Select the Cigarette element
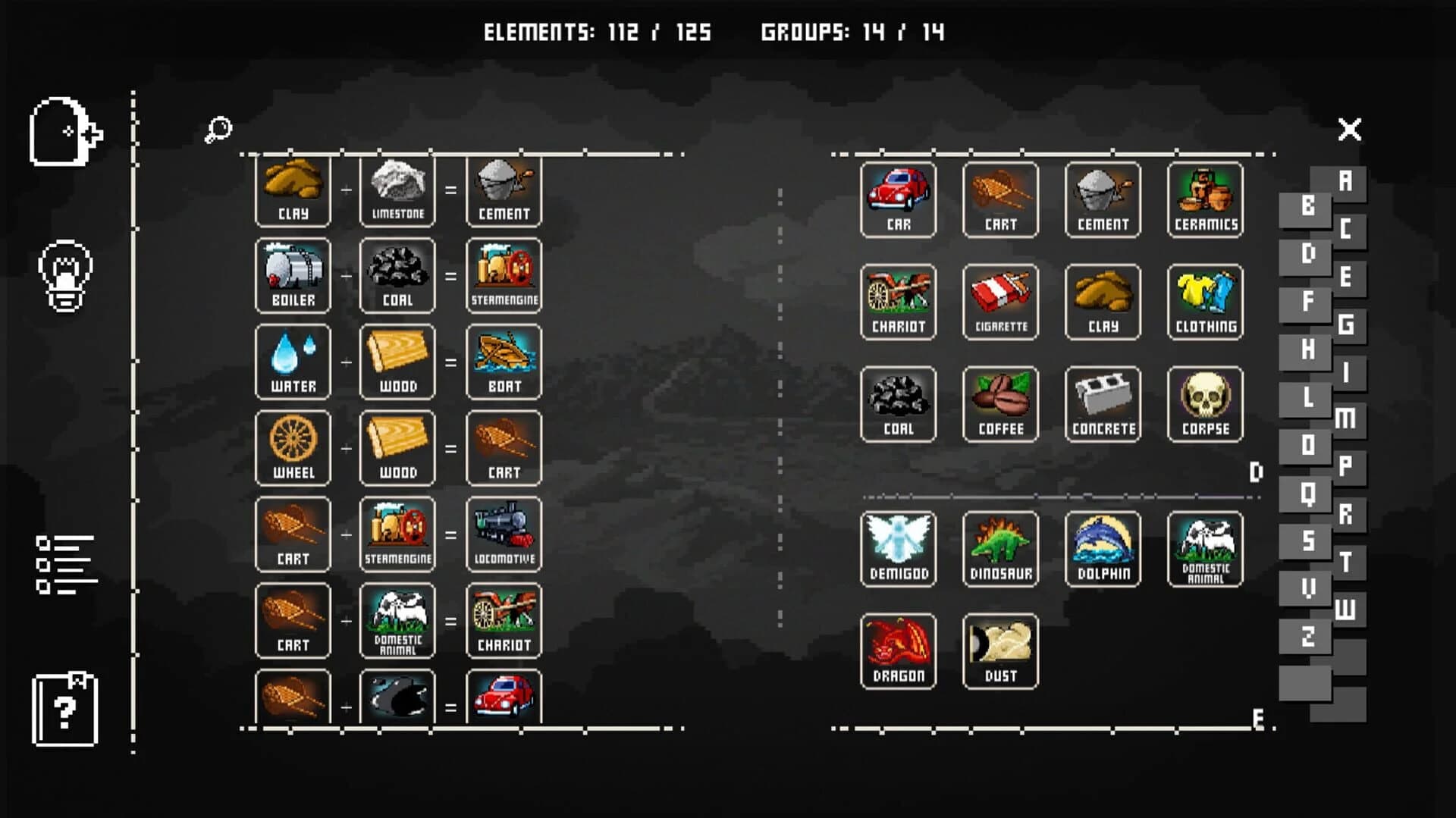Screen dimensions: 1456x818 coord(1000,301)
